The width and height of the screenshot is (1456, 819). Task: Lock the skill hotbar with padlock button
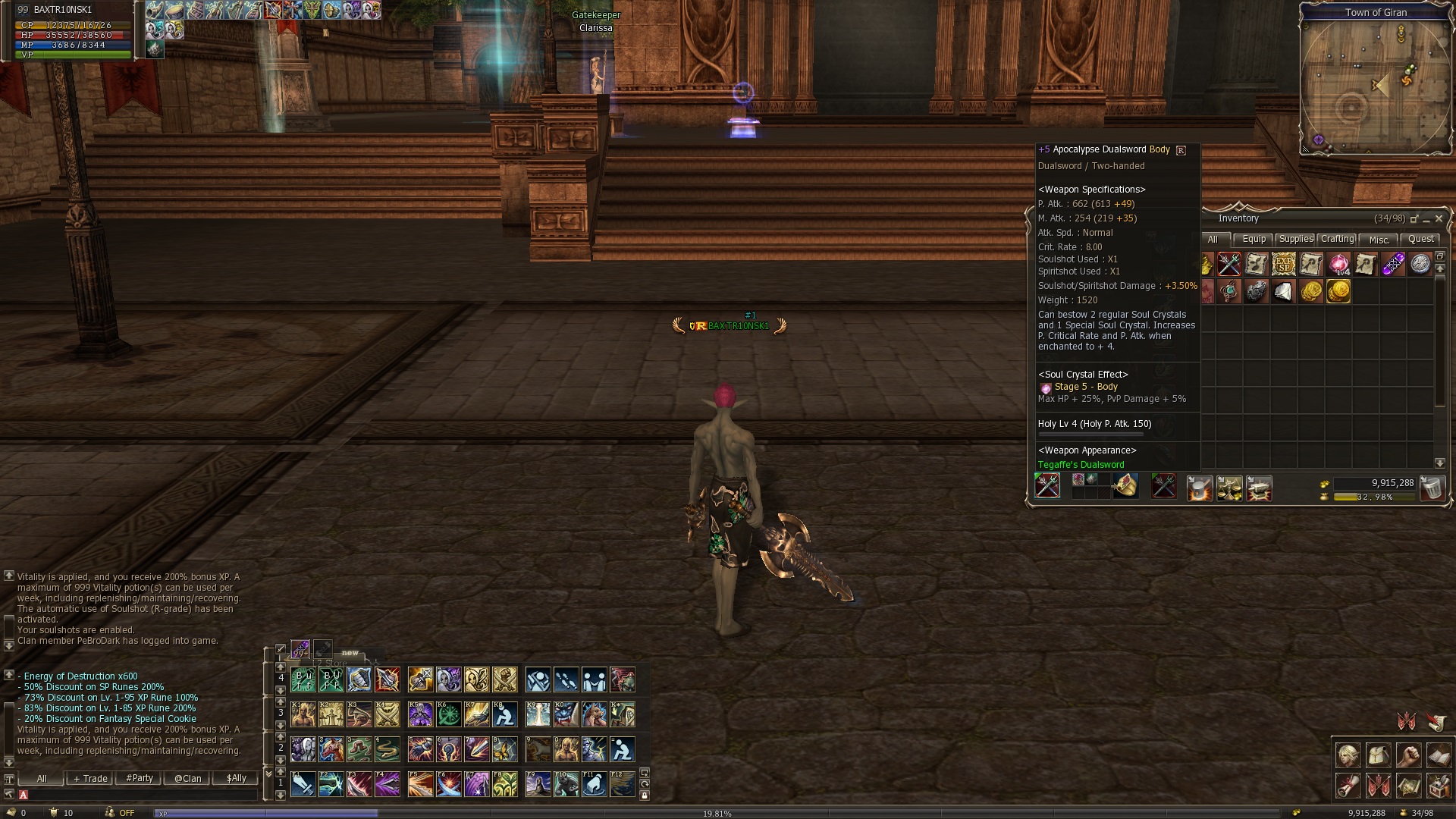point(645,795)
